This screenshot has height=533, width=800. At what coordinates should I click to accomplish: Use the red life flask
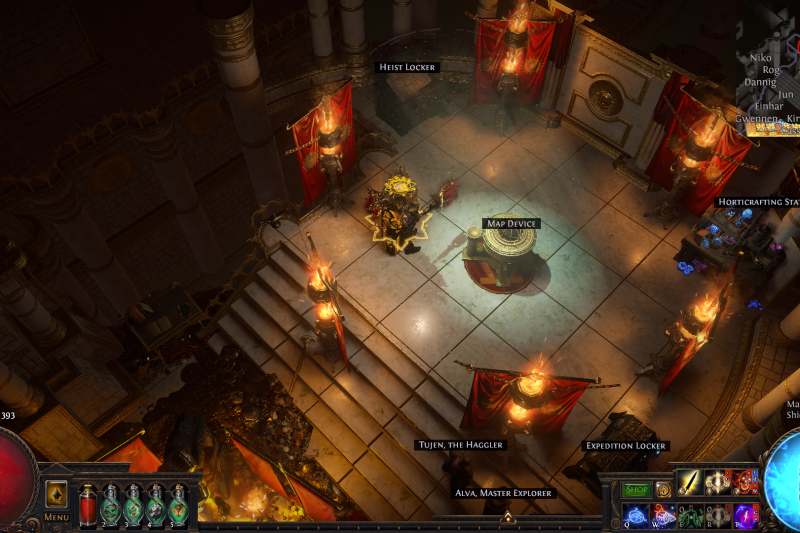[x=87, y=504]
